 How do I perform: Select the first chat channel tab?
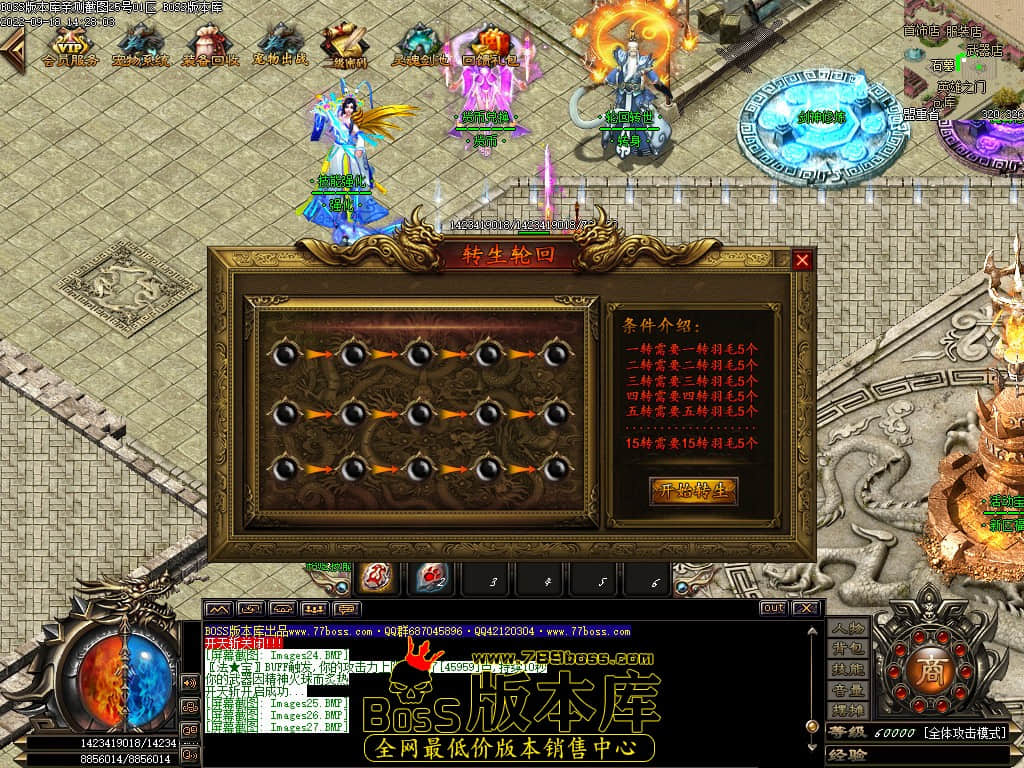point(219,608)
